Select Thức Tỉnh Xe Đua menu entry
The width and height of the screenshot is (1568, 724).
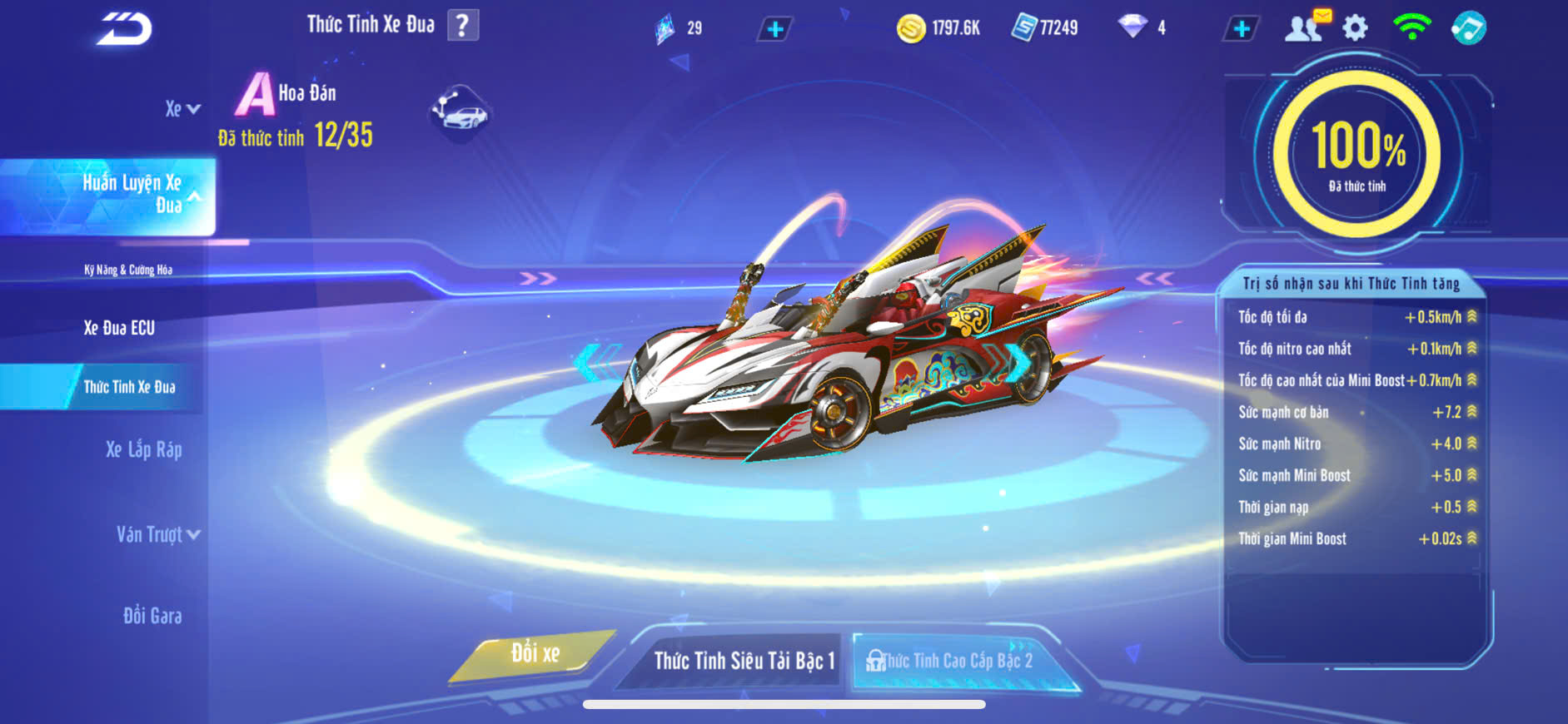pos(129,387)
